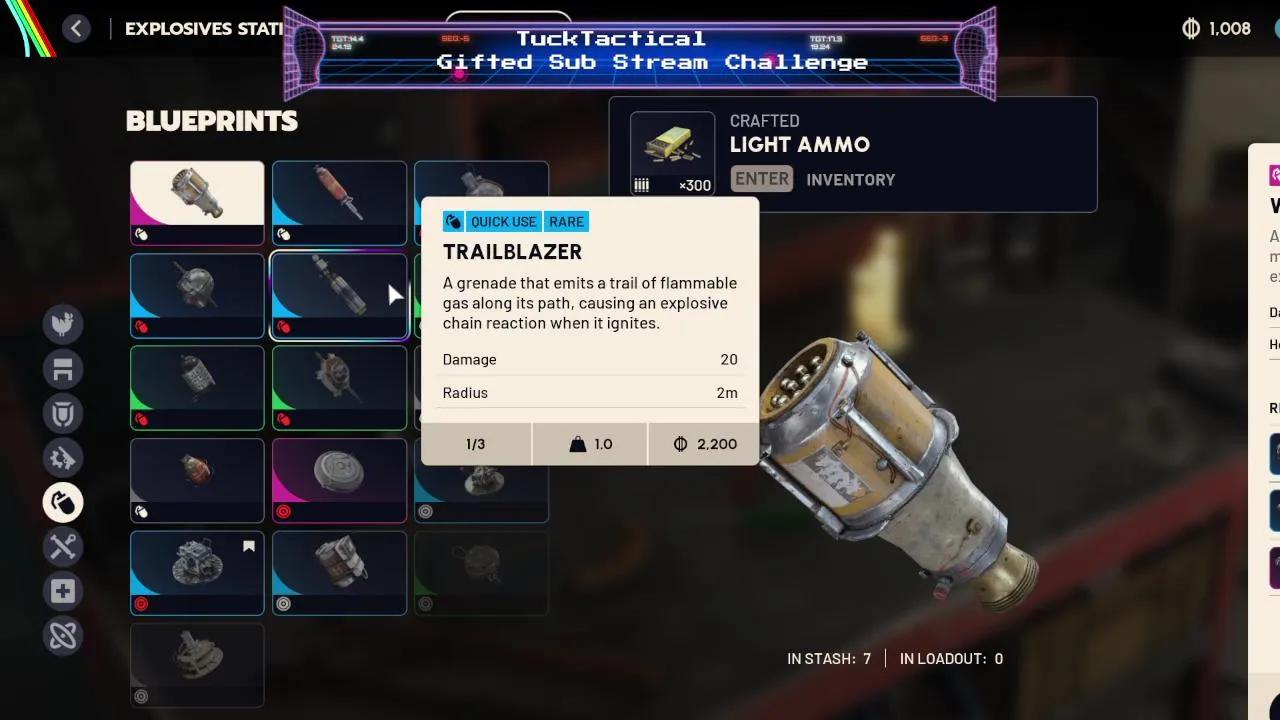Toggle the bookmark flag on the mine blueprint
This screenshot has width=1280, height=720.
(248, 547)
